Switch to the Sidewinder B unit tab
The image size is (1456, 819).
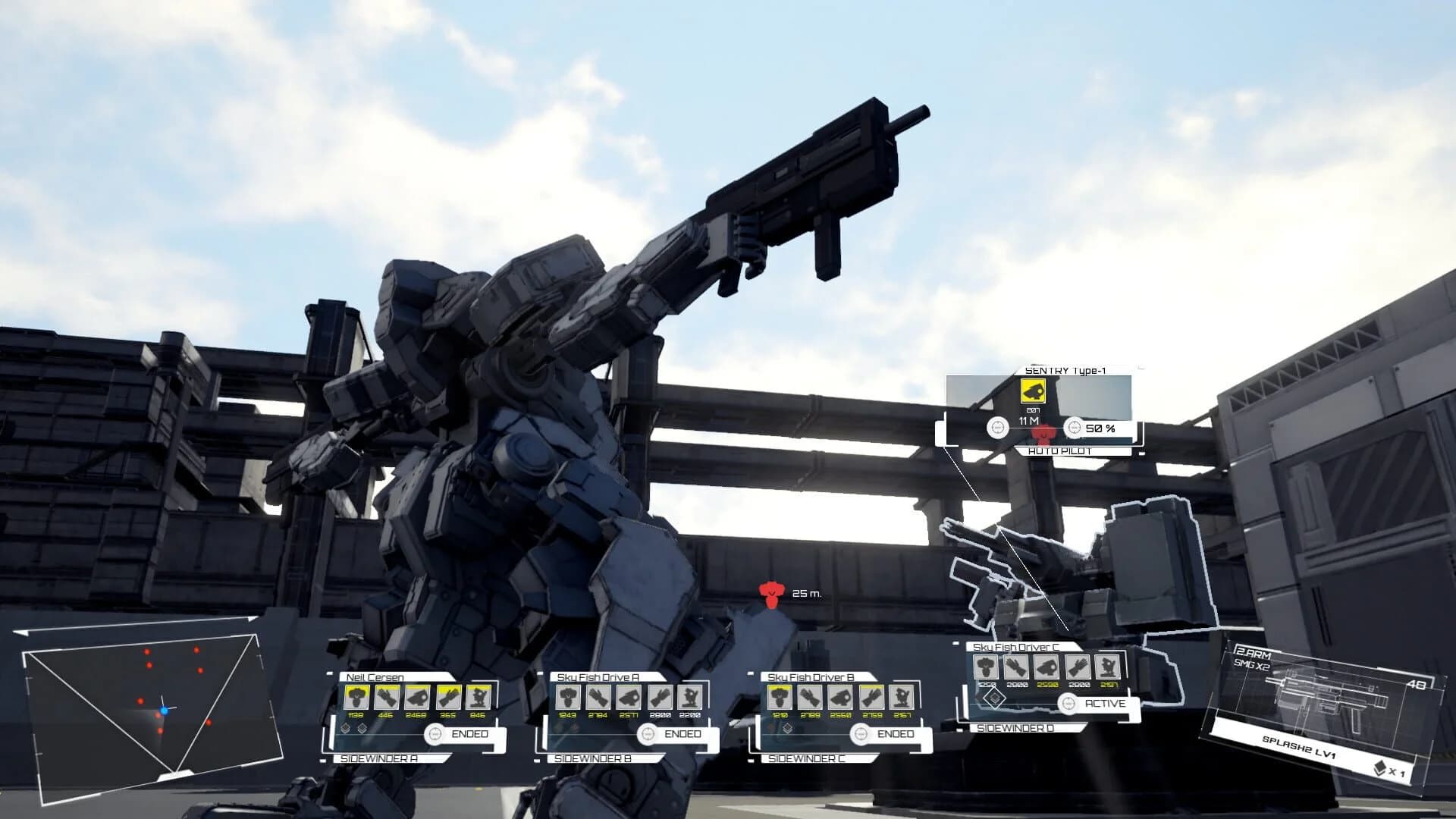pos(592,758)
